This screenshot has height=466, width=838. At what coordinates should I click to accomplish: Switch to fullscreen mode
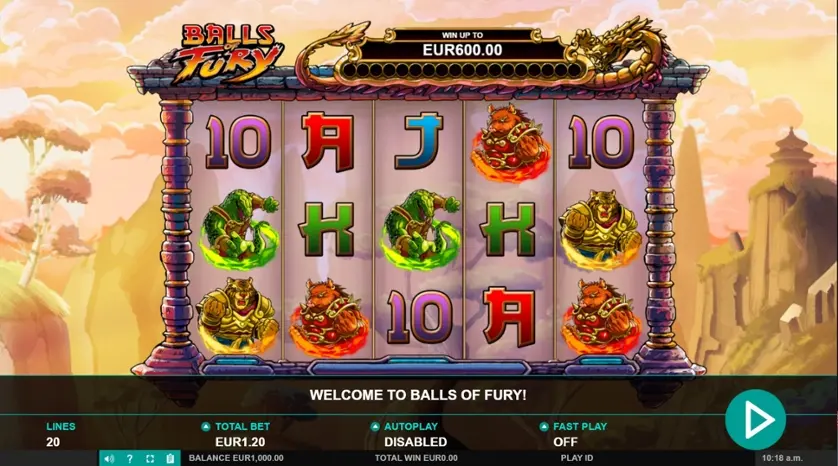pos(149,459)
